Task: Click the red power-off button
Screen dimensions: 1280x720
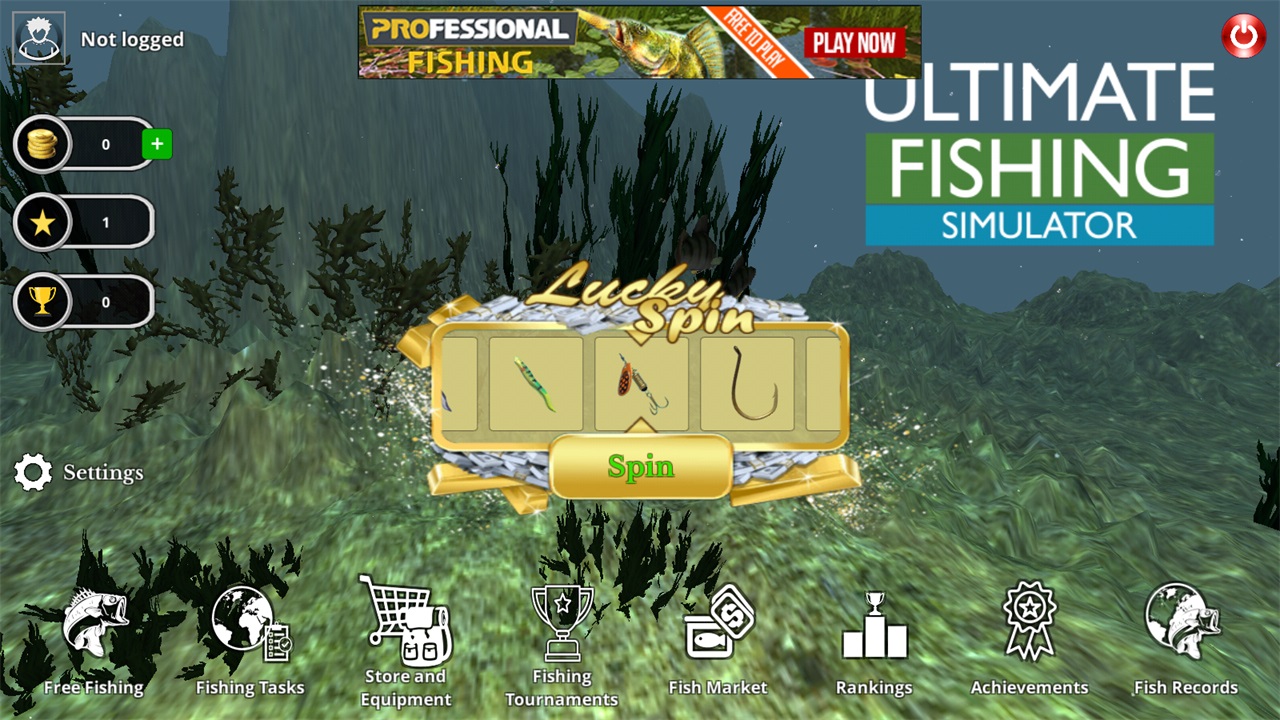Action: [x=1242, y=34]
